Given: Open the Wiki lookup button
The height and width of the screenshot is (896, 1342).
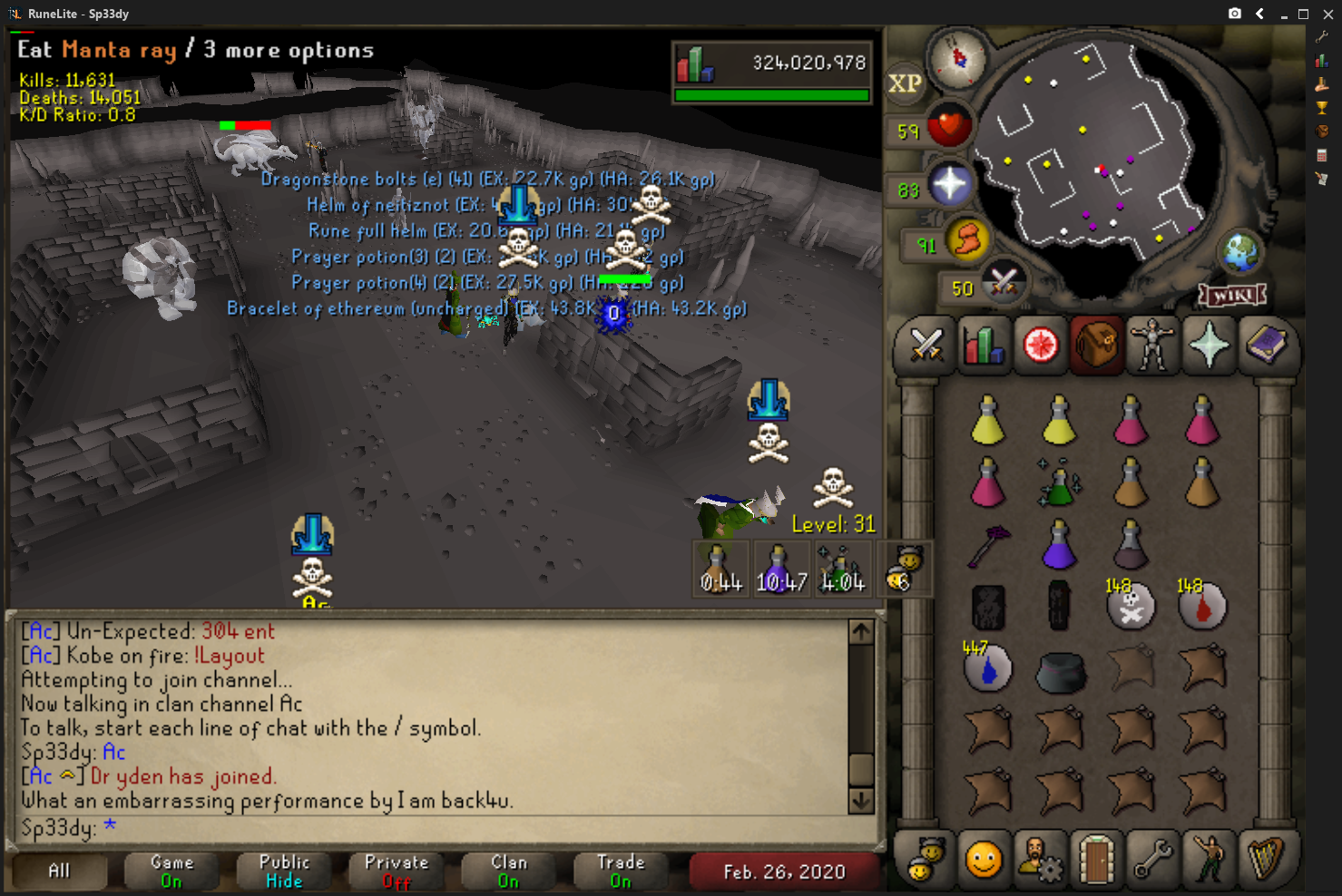Looking at the screenshot, I should click(x=1232, y=296).
